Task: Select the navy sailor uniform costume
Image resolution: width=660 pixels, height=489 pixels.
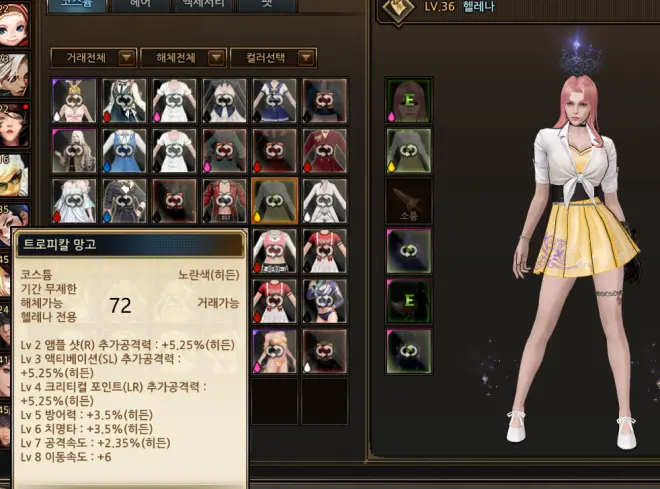Action: (x=274, y=100)
